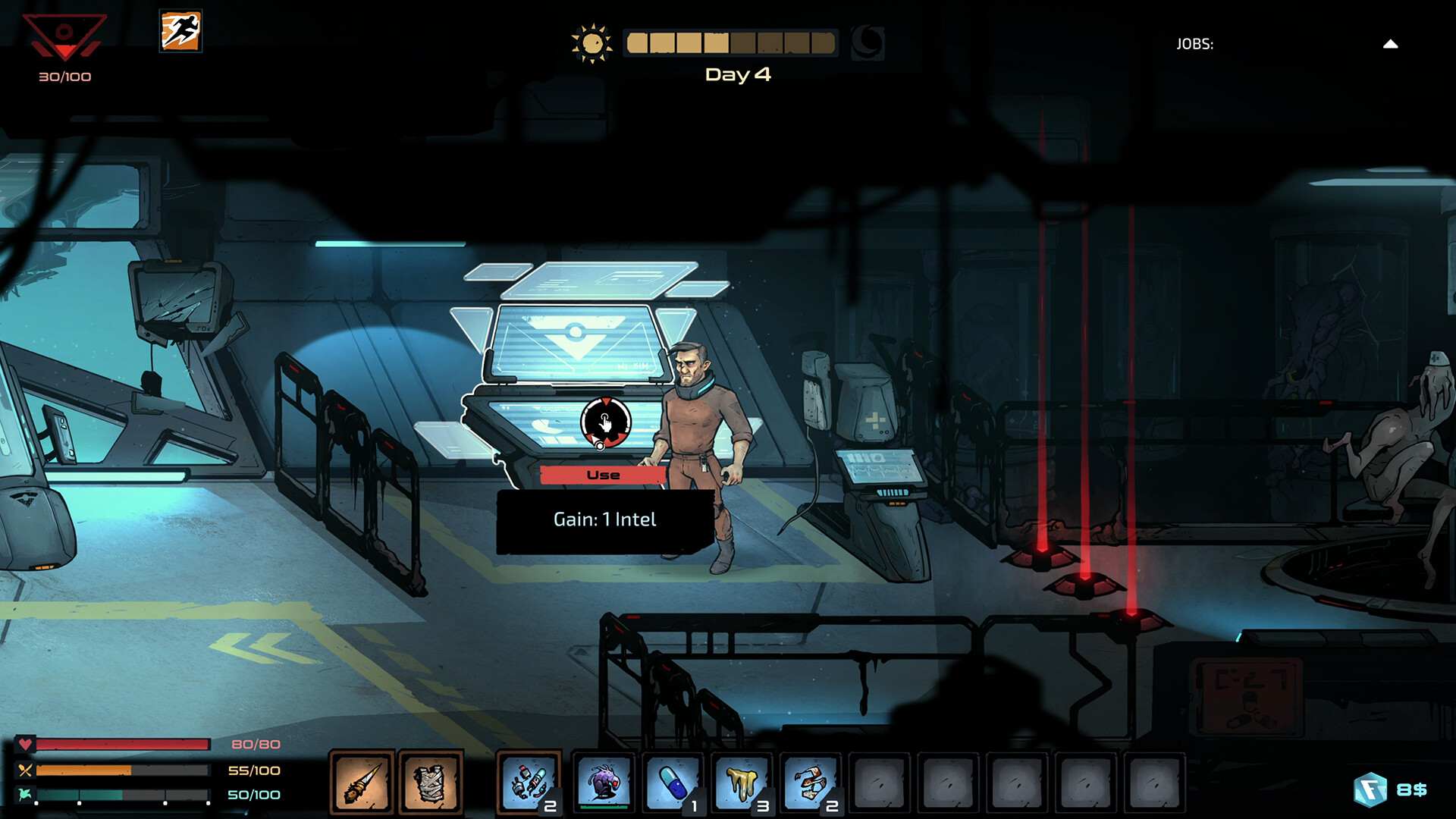Click the syringe stack showing 2

tap(527, 781)
